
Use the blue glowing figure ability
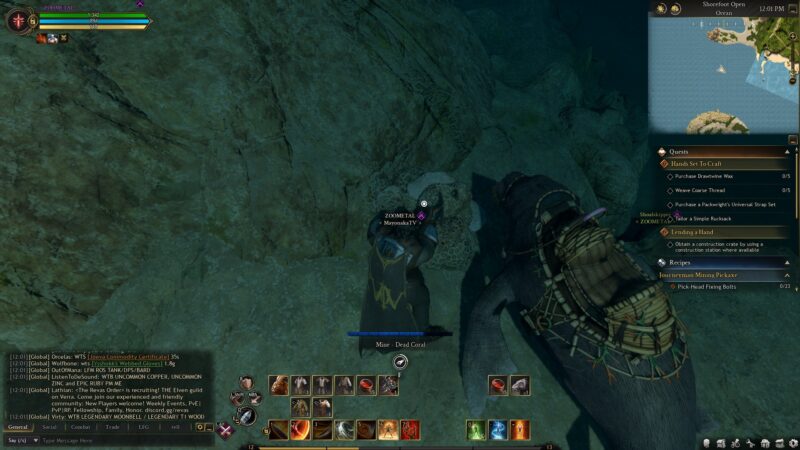tap(498, 430)
